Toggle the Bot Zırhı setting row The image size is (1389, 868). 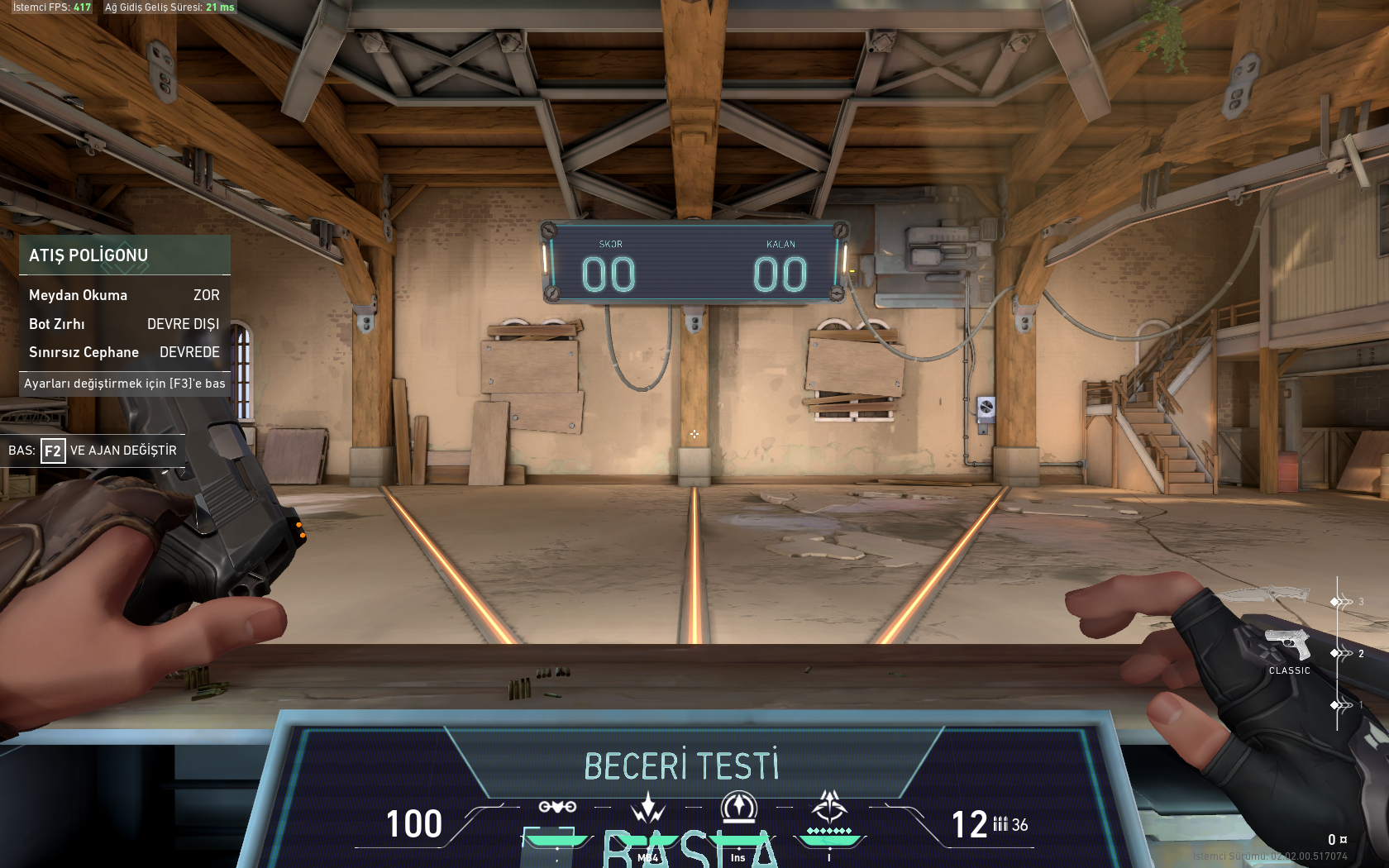(124, 324)
